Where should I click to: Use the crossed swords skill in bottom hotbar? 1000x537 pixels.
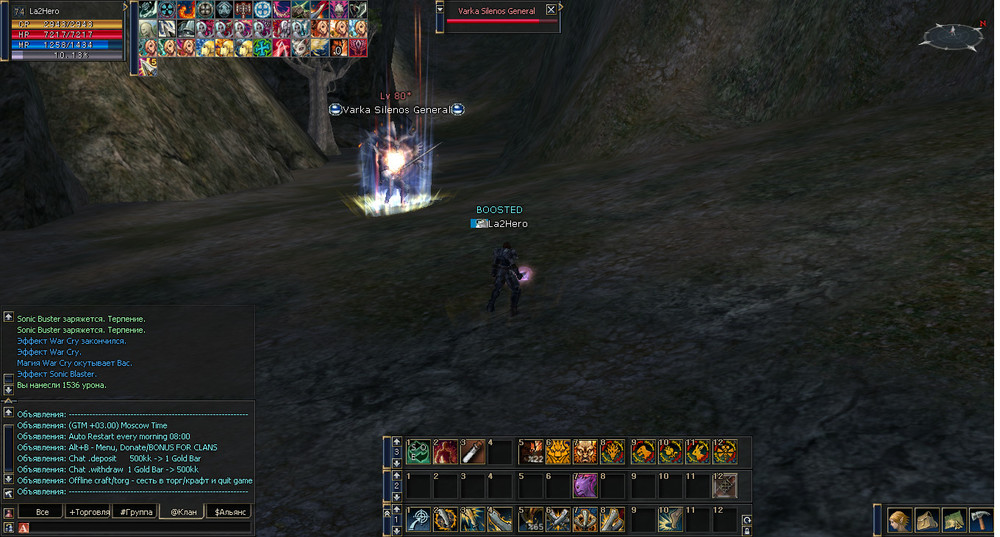pyautogui.click(x=557, y=520)
